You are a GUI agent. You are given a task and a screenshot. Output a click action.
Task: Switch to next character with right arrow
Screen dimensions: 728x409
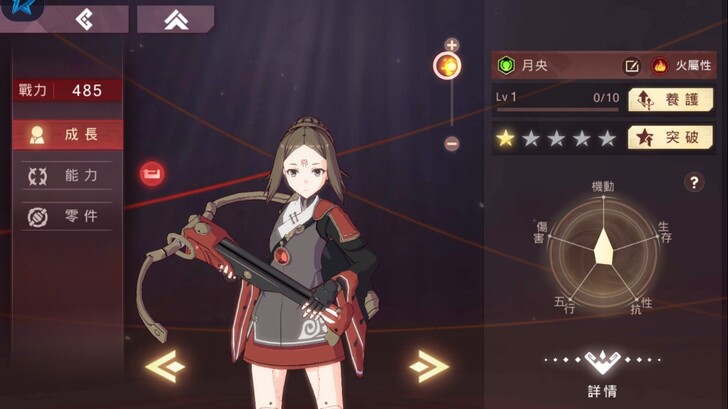click(428, 366)
